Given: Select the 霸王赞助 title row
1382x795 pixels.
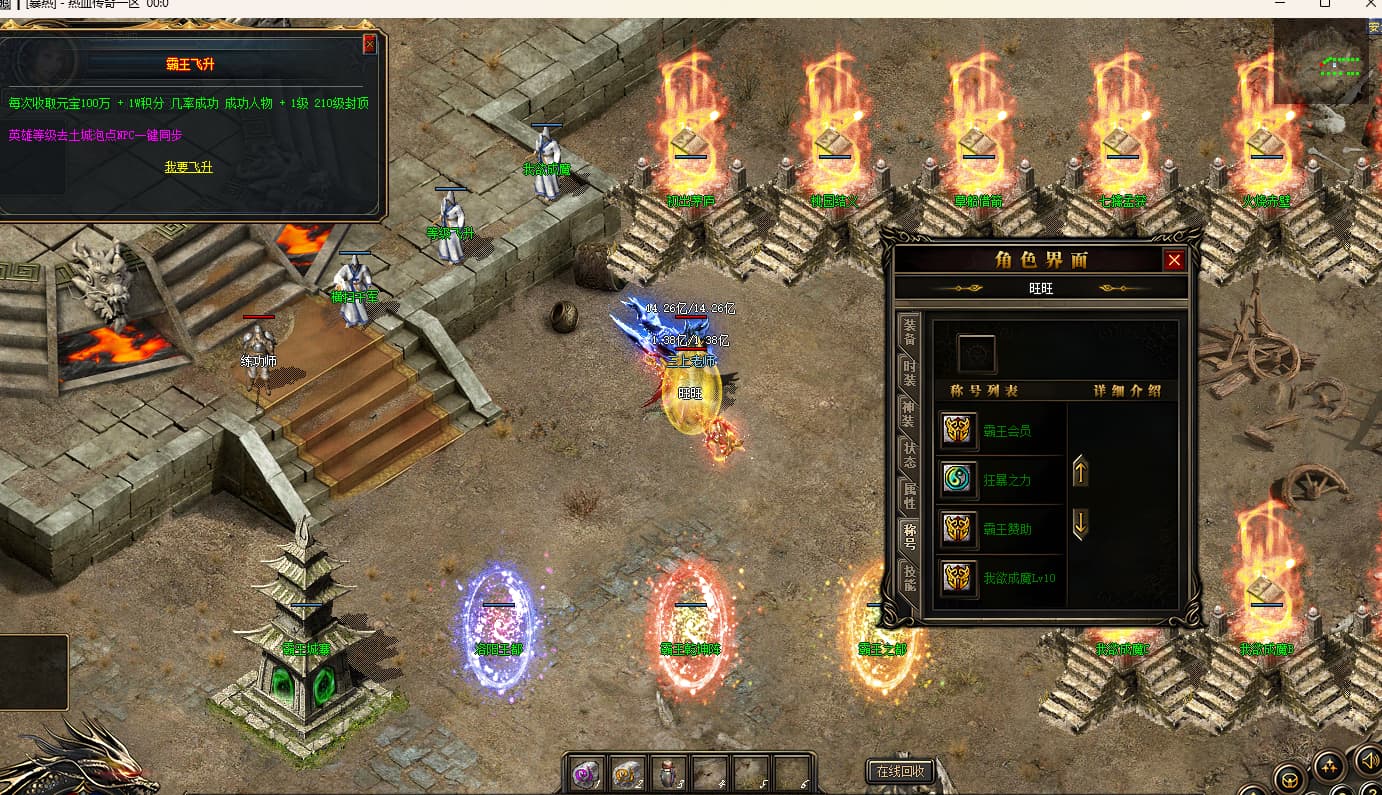Looking at the screenshot, I should click(x=1006, y=528).
